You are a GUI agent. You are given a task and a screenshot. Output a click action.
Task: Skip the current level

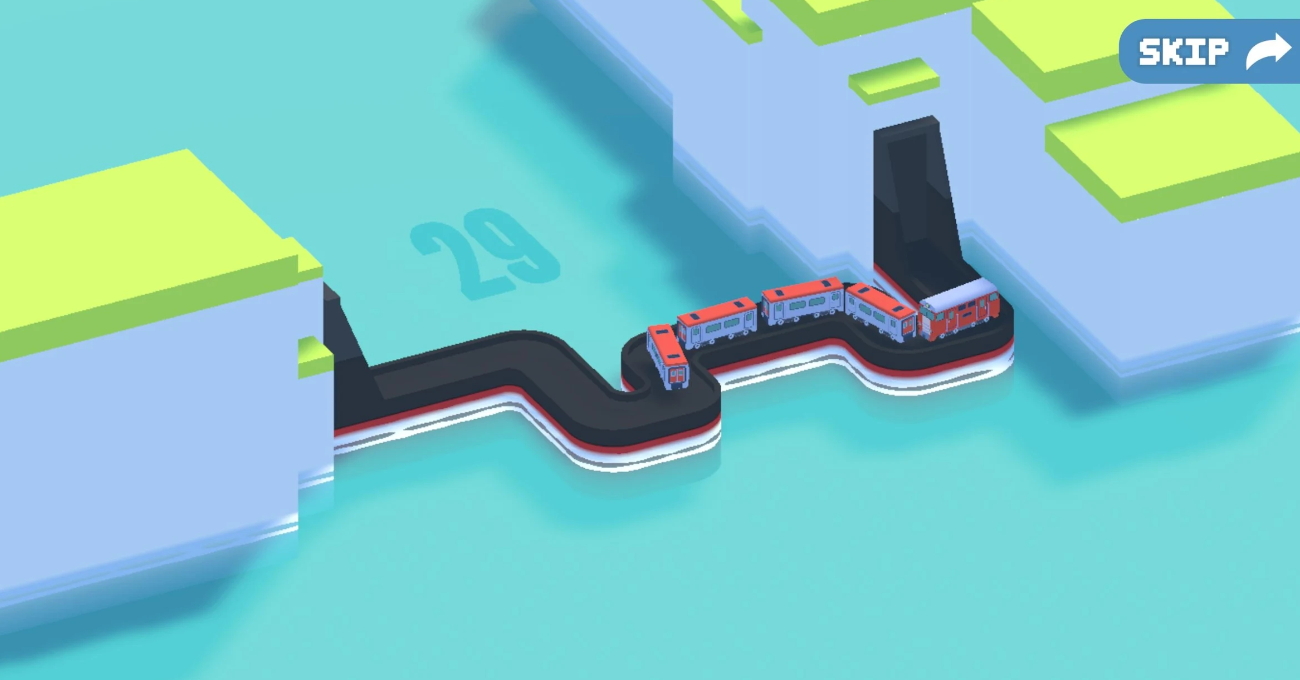pos(1212,51)
